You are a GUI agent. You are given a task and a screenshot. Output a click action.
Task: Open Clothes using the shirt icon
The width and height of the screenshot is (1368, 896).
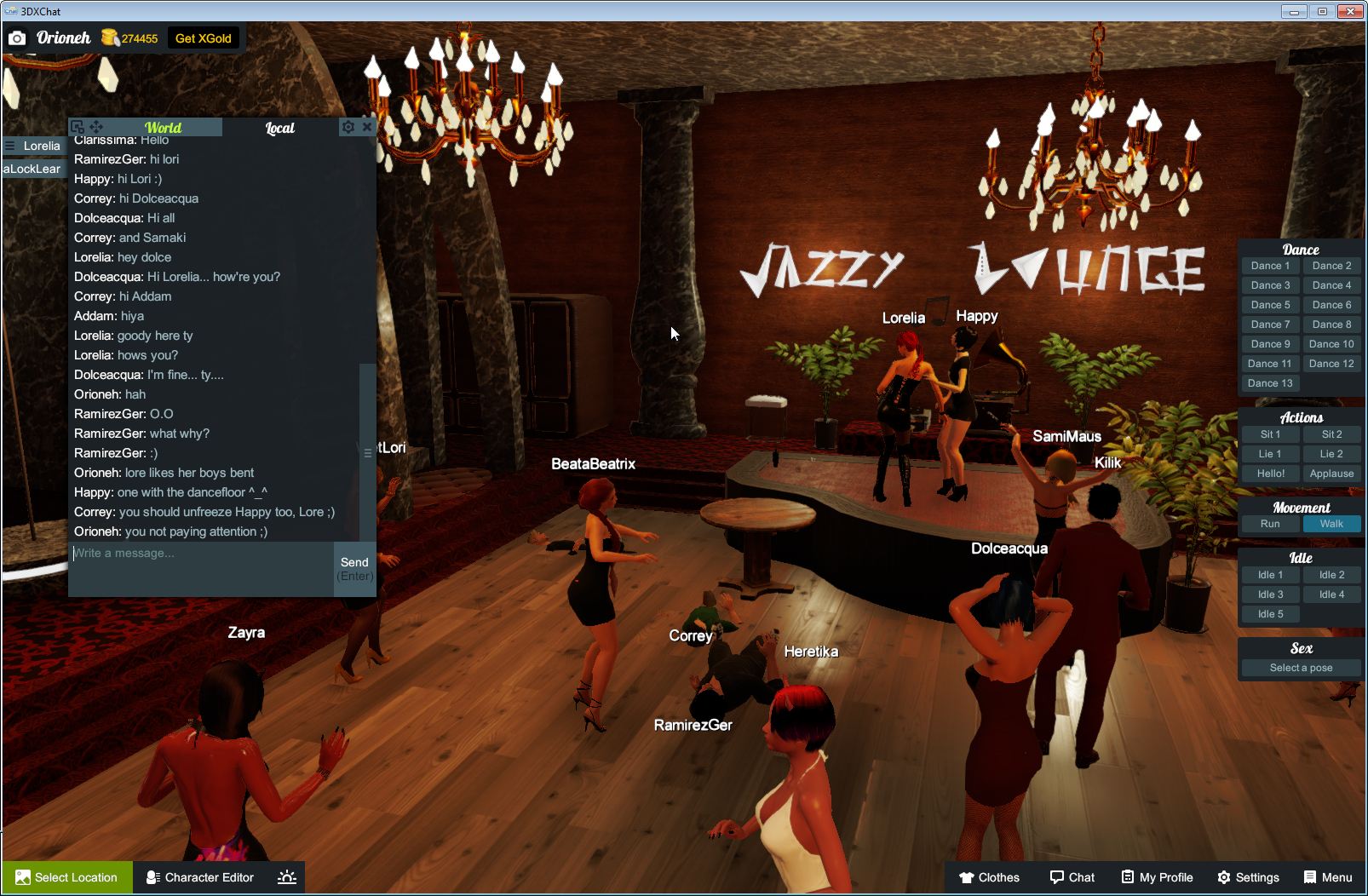click(x=968, y=877)
